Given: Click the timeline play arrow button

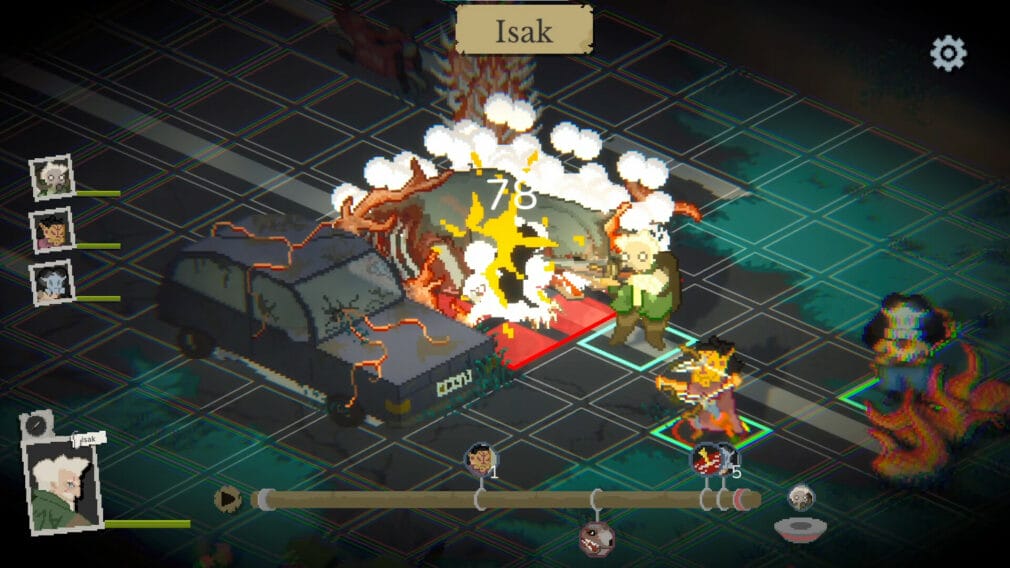Looking at the screenshot, I should [x=229, y=498].
